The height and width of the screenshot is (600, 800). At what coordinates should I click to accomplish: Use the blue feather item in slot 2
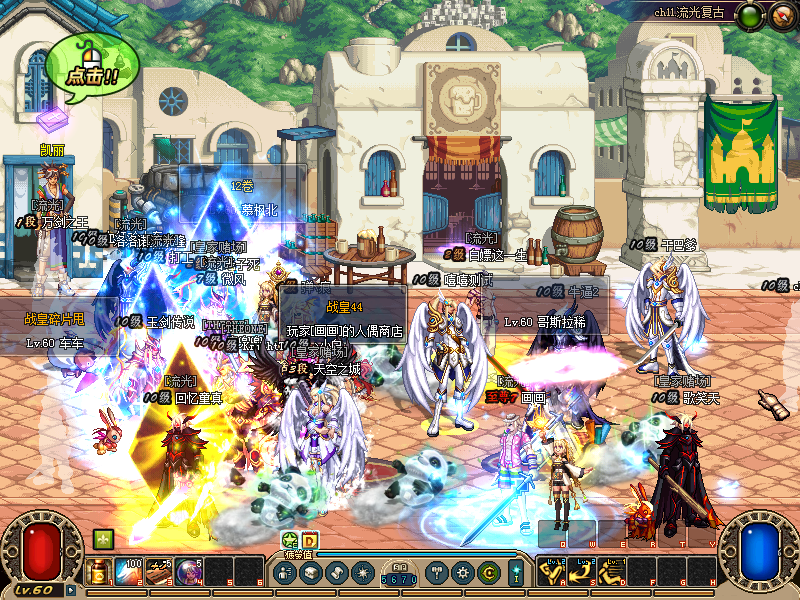131,573
